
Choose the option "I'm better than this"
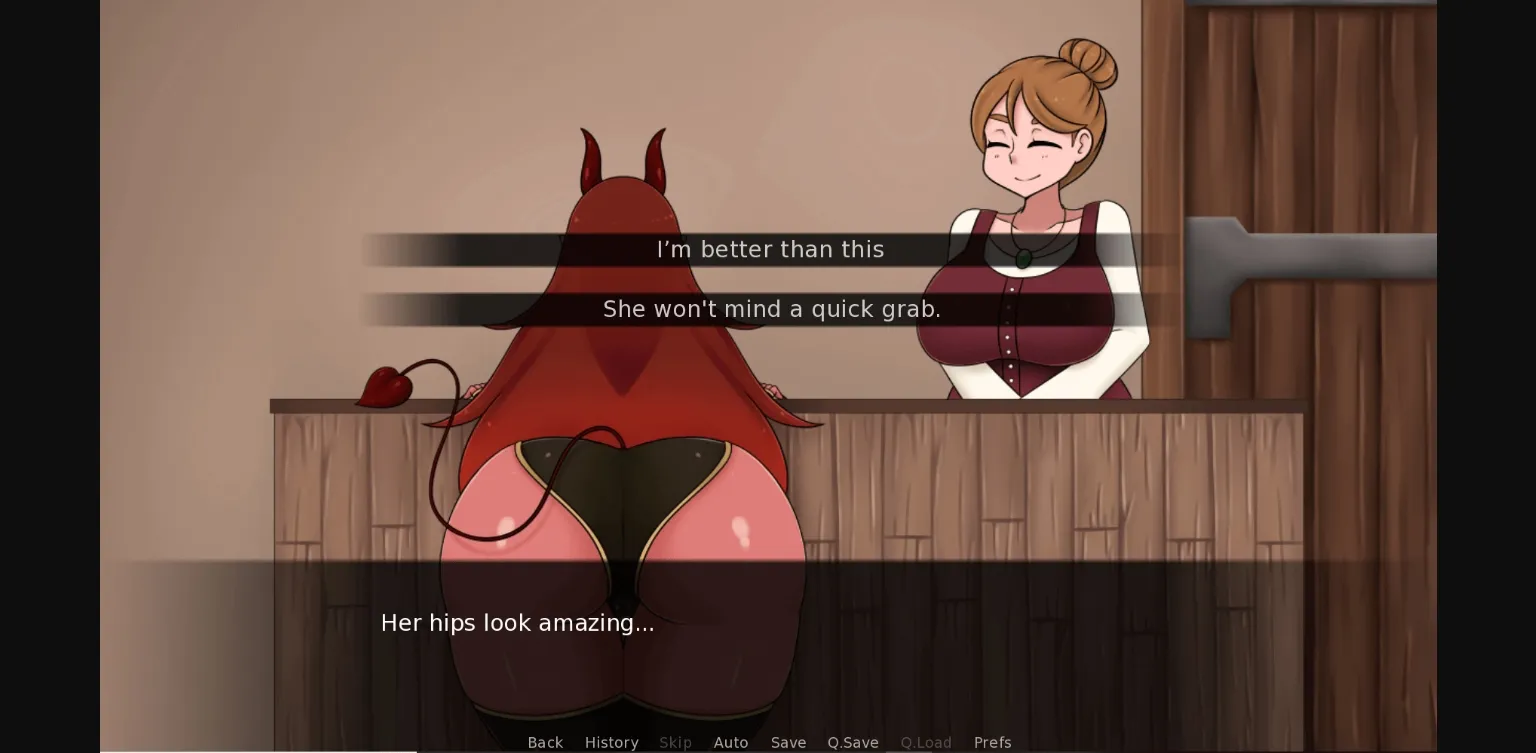[770, 249]
